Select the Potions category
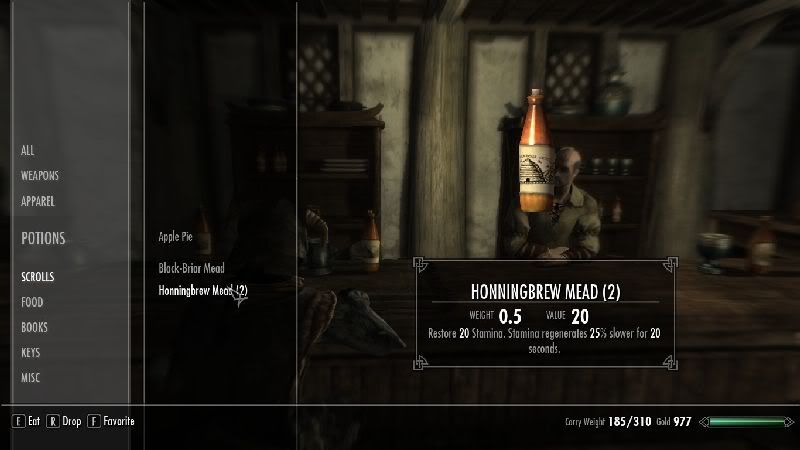Image resolution: width=800 pixels, height=450 pixels. pos(43,239)
